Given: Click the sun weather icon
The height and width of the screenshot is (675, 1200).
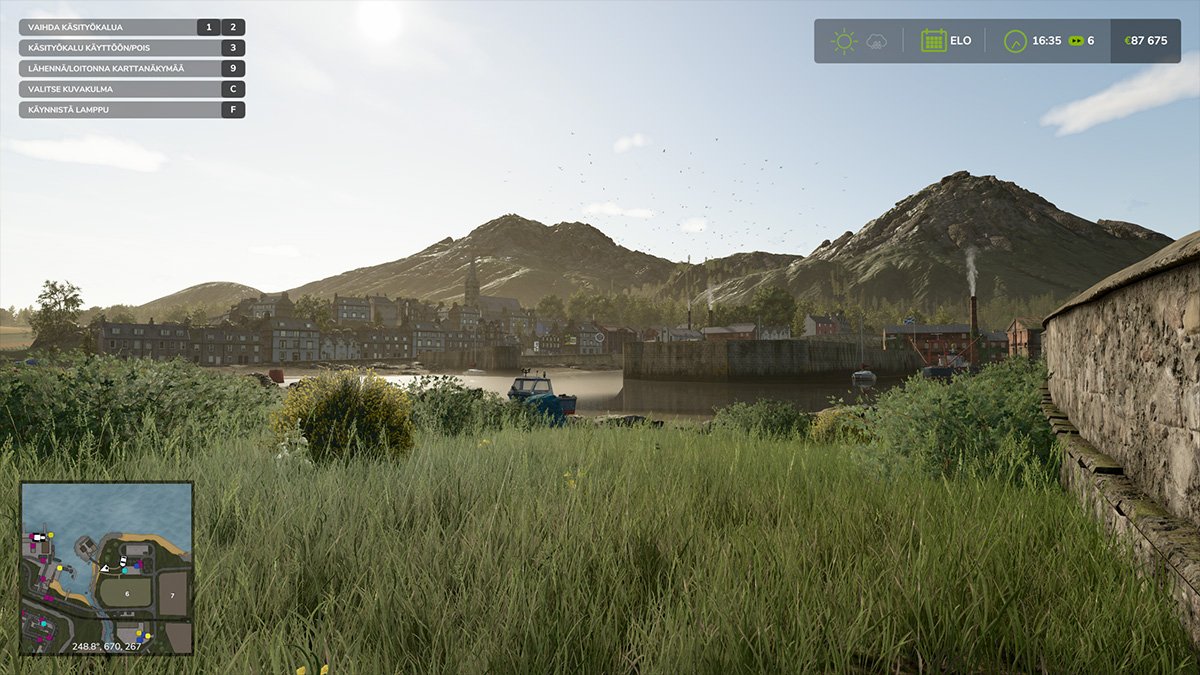Looking at the screenshot, I should coord(844,41).
